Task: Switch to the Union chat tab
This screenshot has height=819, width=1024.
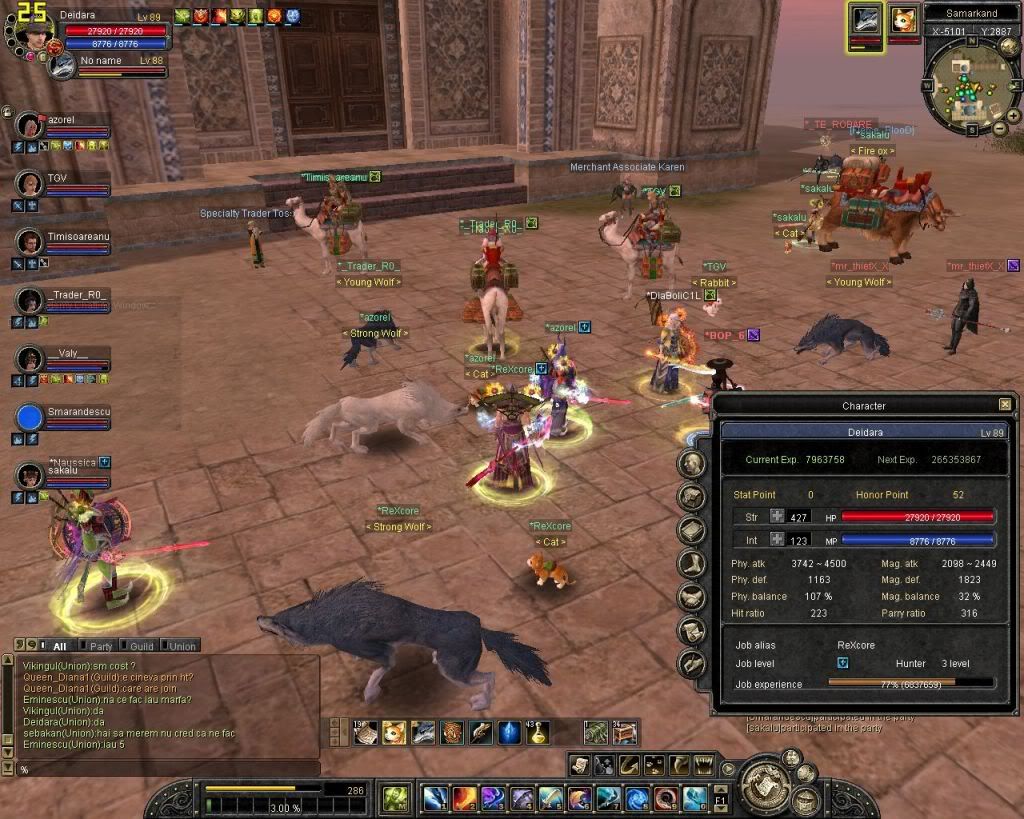Action: (179, 646)
